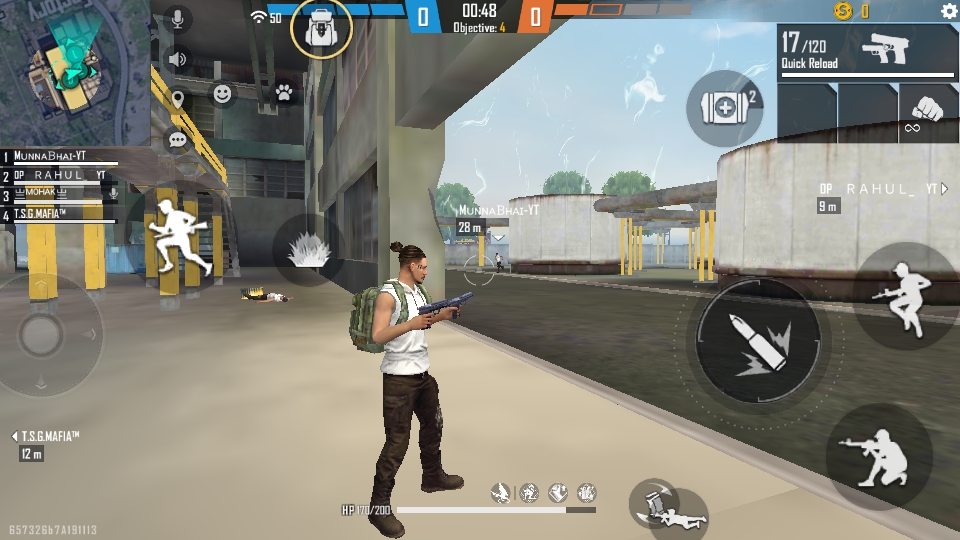Screen dimensions: 960x540
Task: Open the backpack inventory
Action: [x=321, y=28]
